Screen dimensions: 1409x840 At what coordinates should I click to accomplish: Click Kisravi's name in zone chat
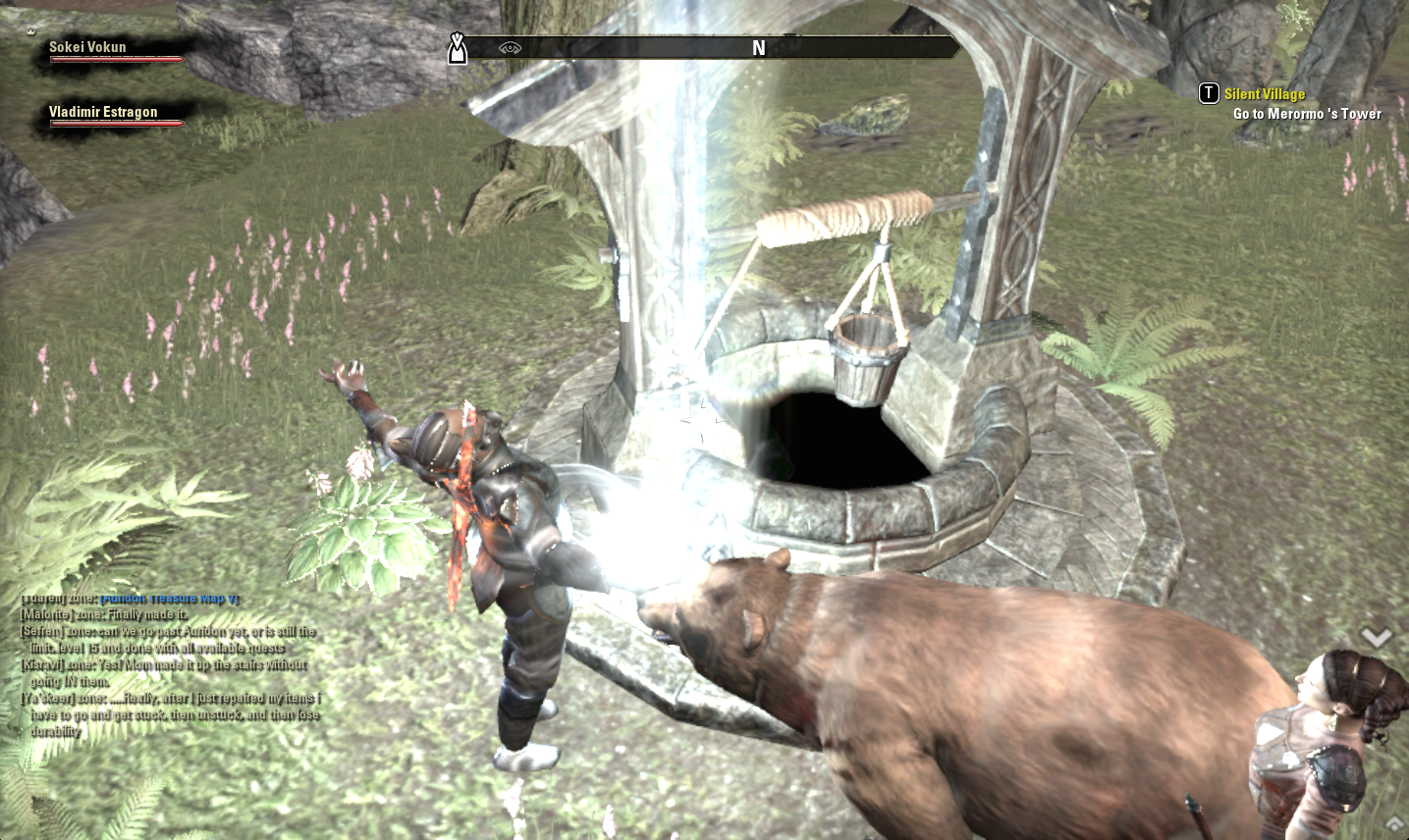43,664
